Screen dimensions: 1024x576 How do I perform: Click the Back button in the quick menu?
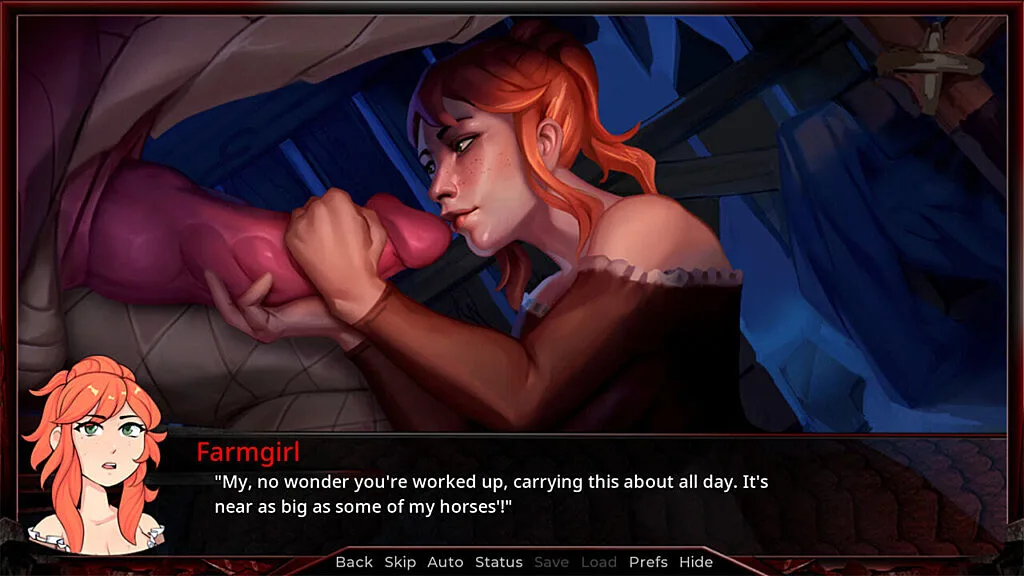pyautogui.click(x=354, y=562)
